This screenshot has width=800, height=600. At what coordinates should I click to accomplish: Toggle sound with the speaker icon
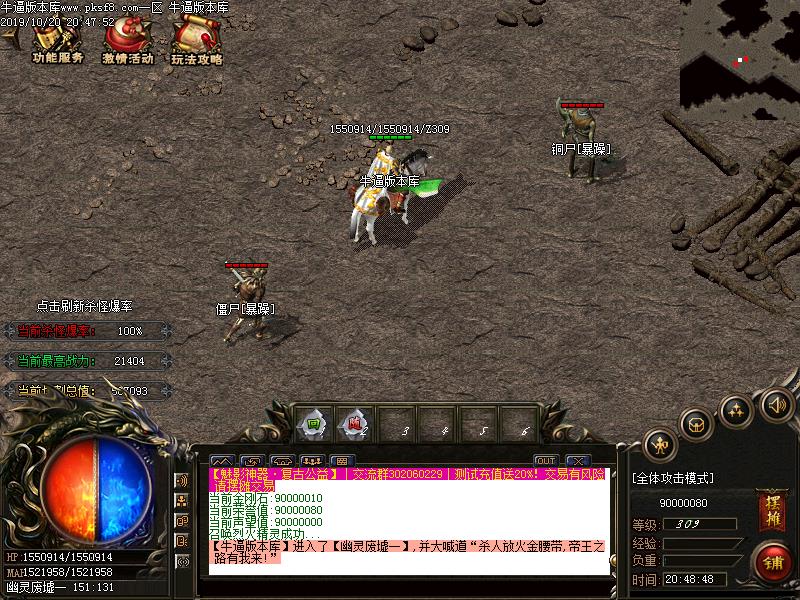click(x=775, y=405)
